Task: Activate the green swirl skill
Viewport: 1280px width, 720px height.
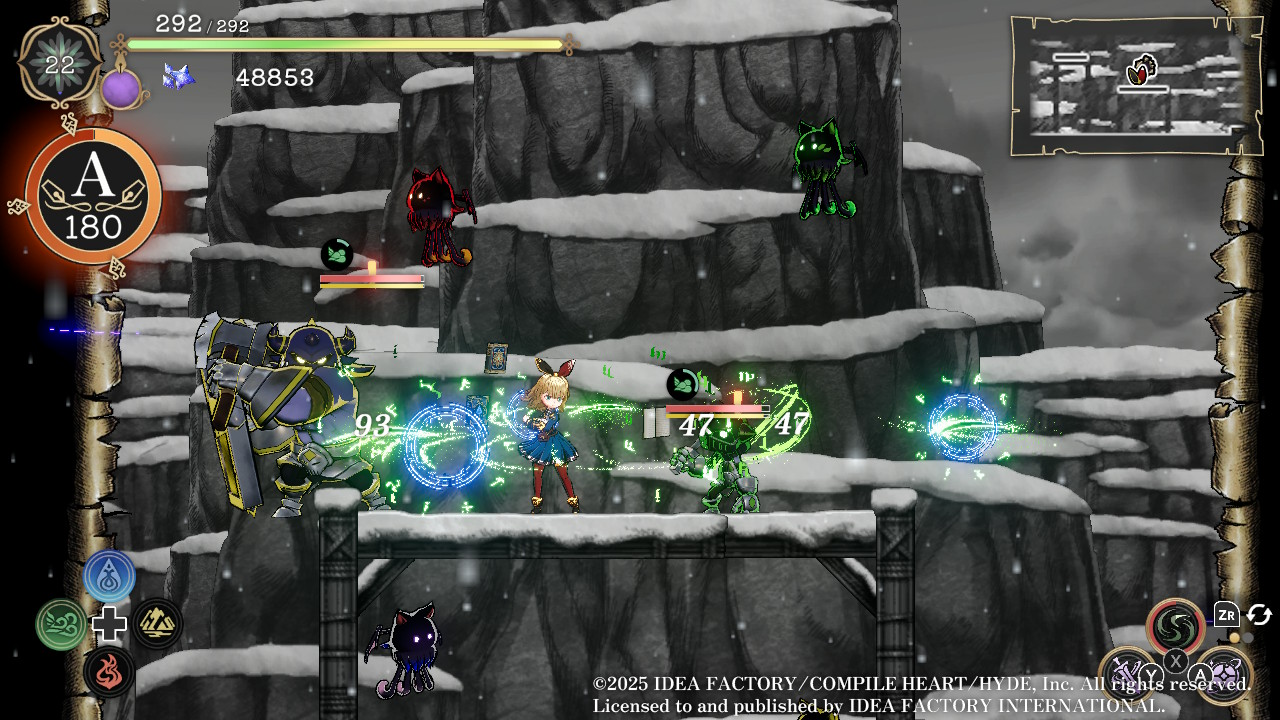Action: pyautogui.click(x=1176, y=626)
